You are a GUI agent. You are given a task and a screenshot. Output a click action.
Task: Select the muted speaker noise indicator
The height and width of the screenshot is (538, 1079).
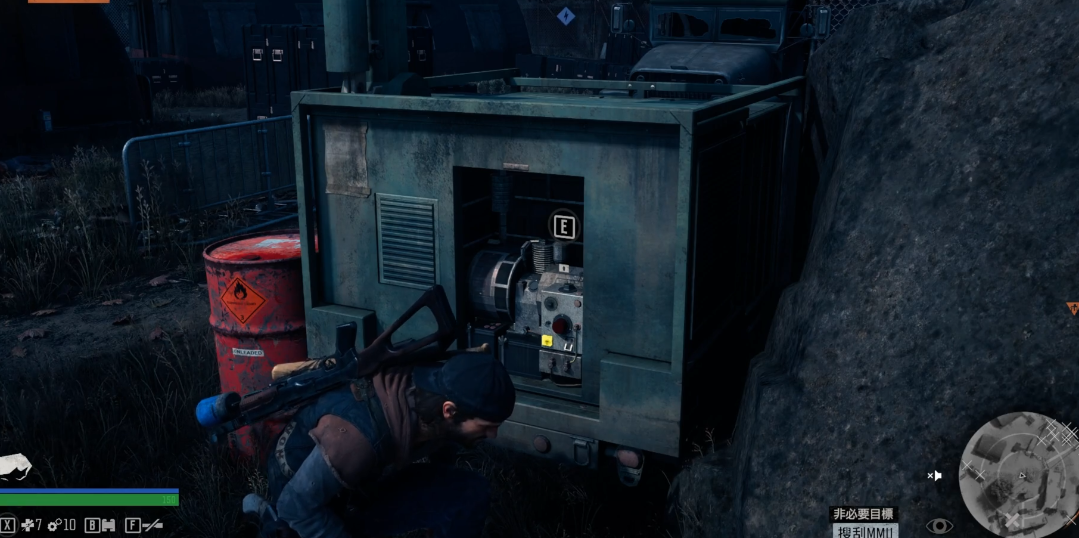(934, 476)
